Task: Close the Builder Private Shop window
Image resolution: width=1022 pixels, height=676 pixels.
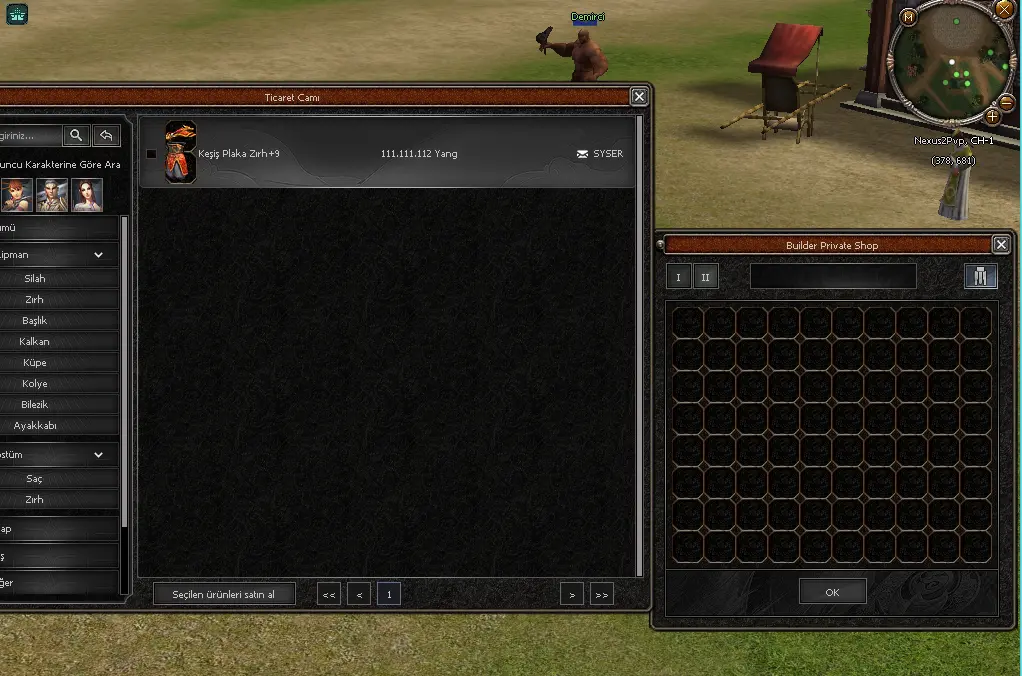Action: click(x=1001, y=244)
